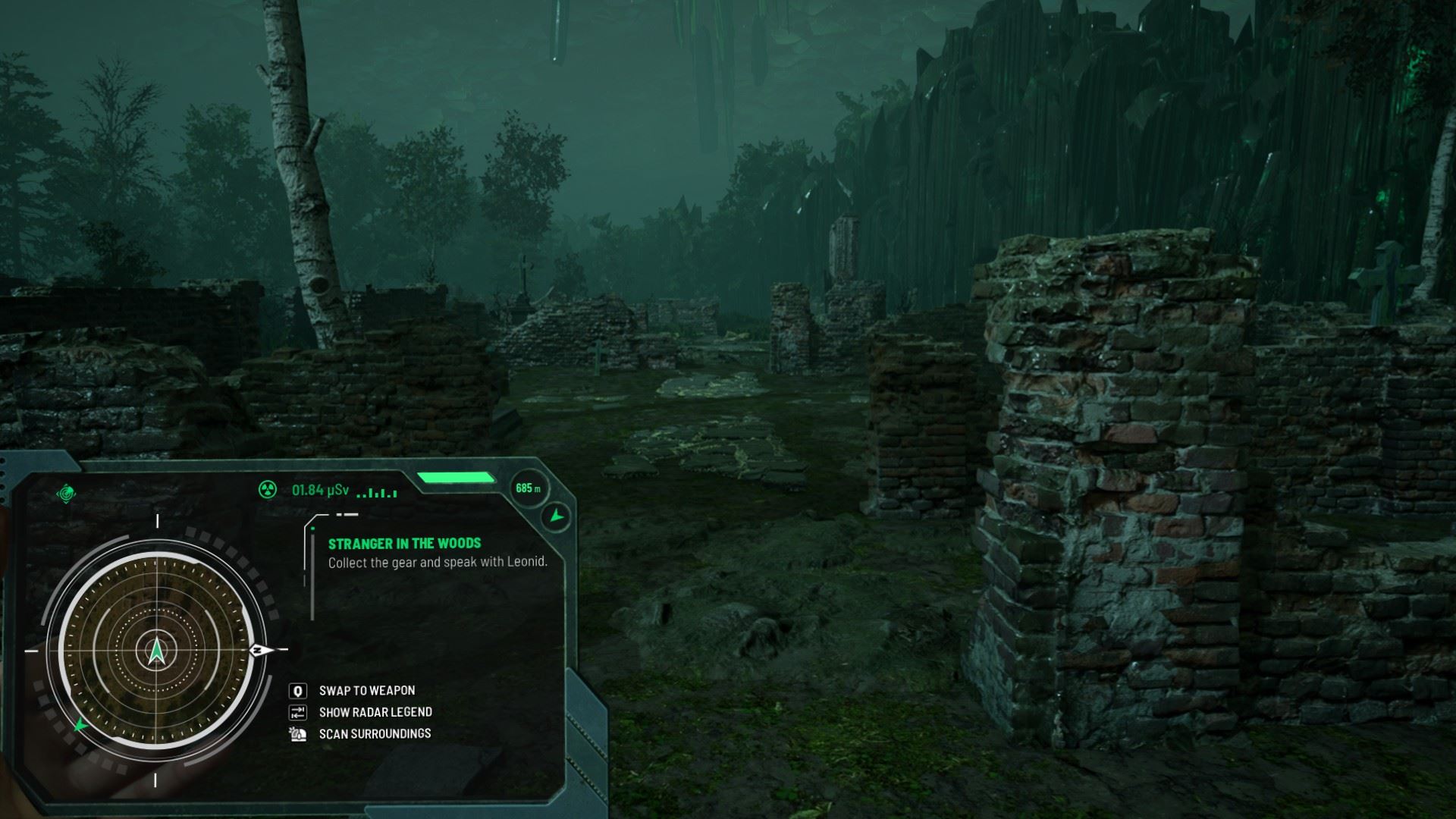Click the green scanner icon on the PDA
Viewport: 1456px width, 819px height.
coord(67,494)
